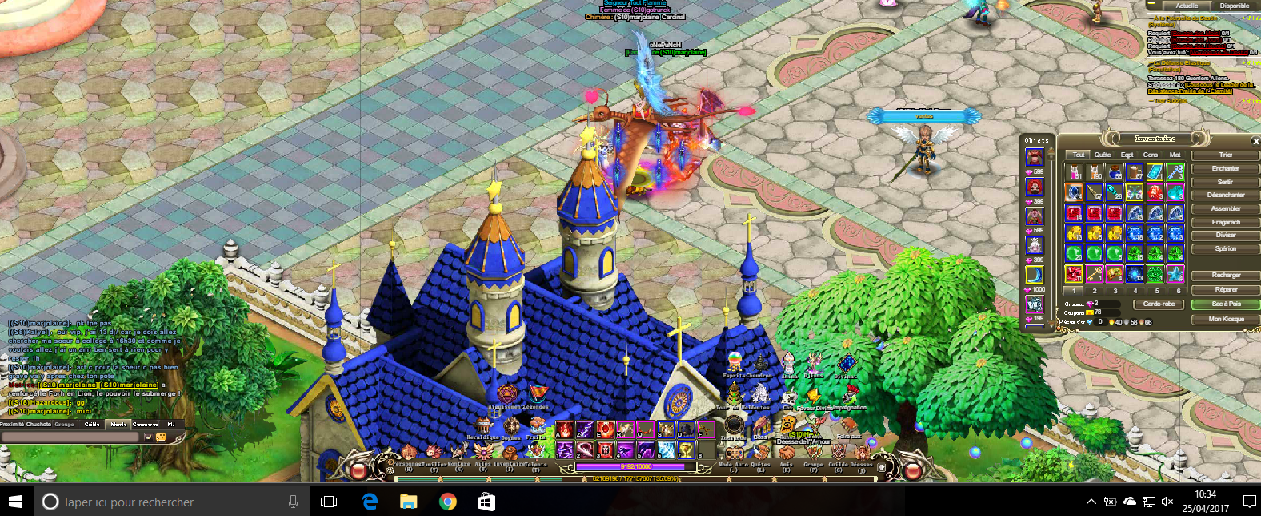Choose the Assembler button

(x=1226, y=208)
